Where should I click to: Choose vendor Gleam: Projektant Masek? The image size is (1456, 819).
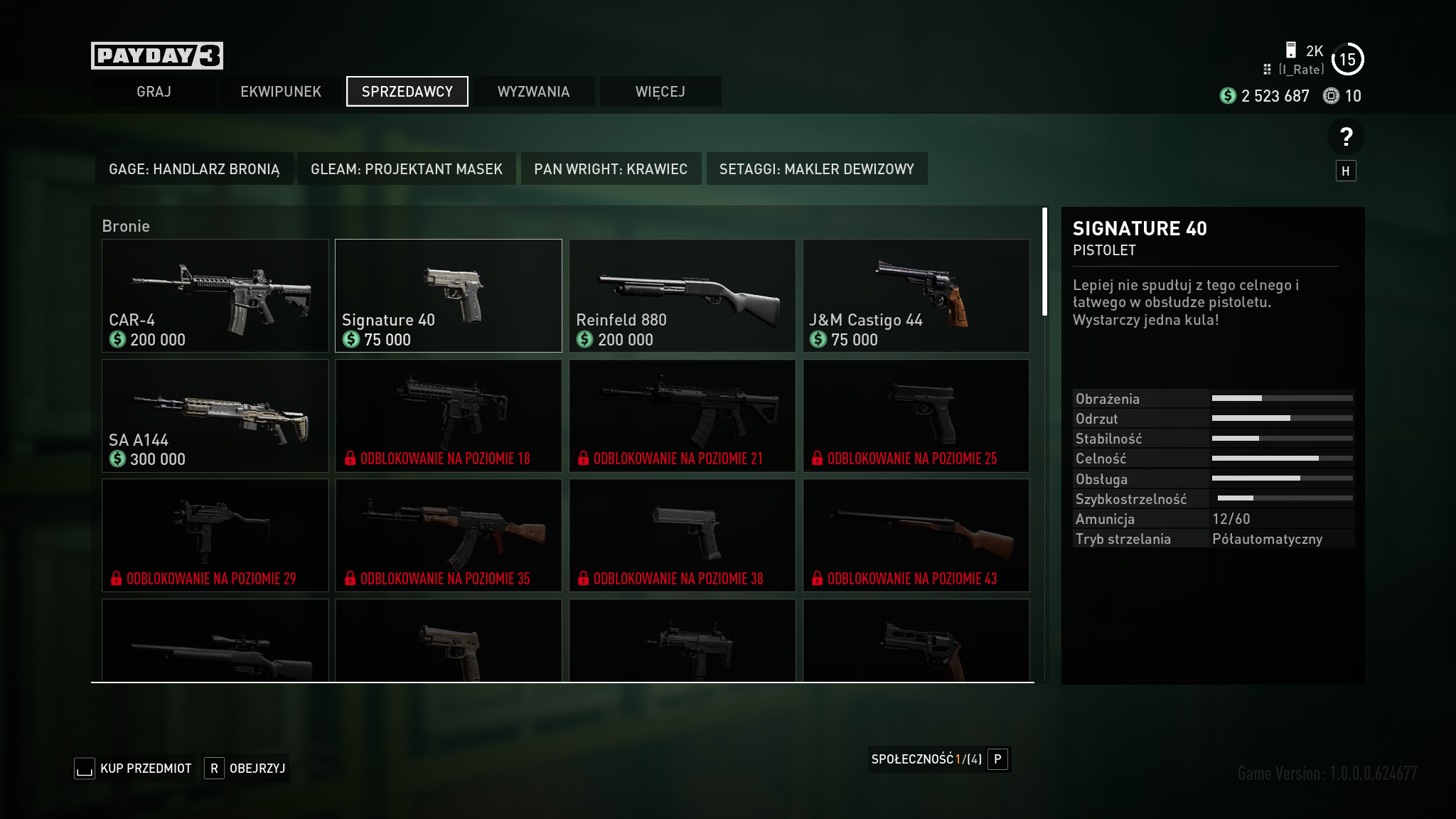point(407,169)
